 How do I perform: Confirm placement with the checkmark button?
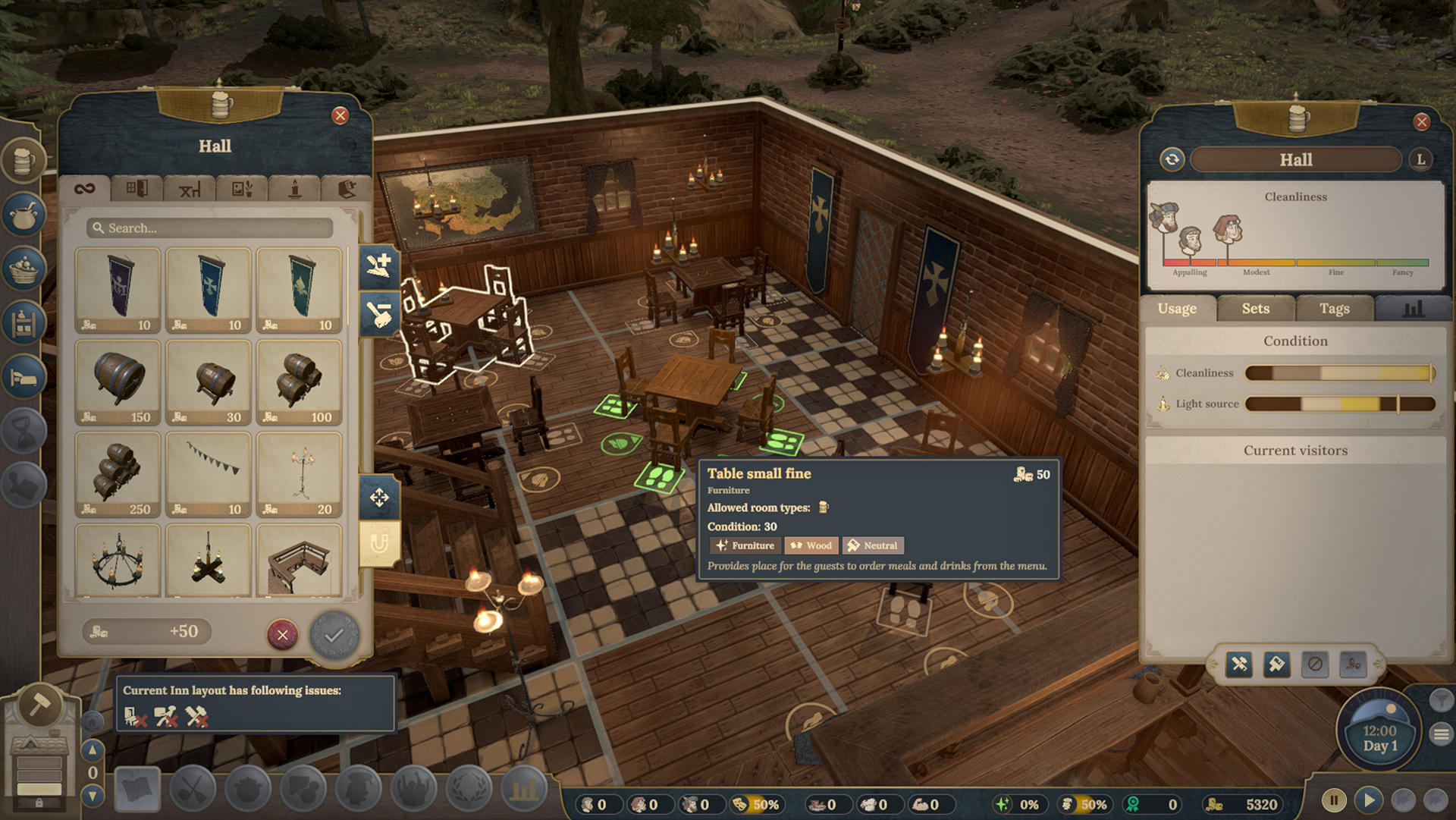334,636
